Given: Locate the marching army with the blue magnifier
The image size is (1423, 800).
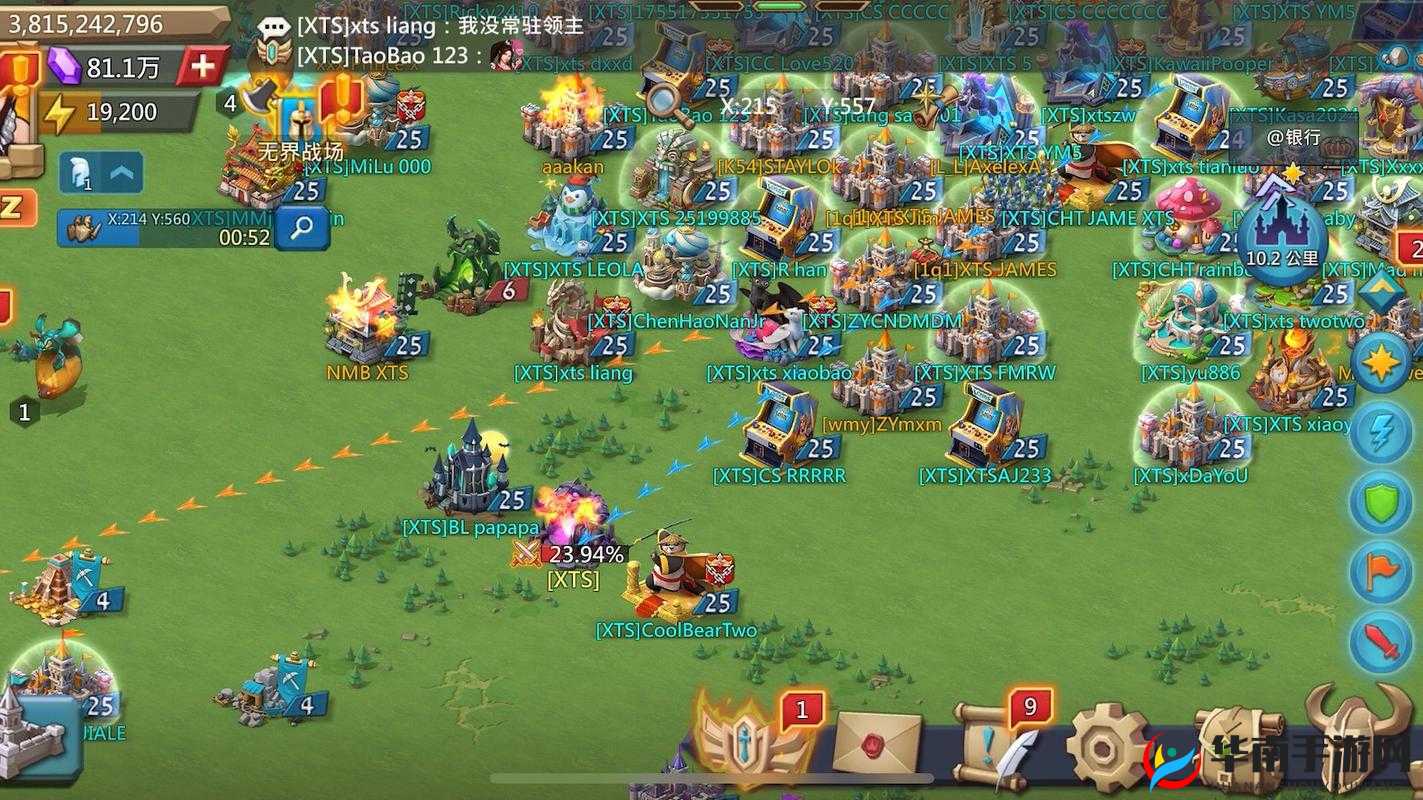Looking at the screenshot, I should 301,229.
